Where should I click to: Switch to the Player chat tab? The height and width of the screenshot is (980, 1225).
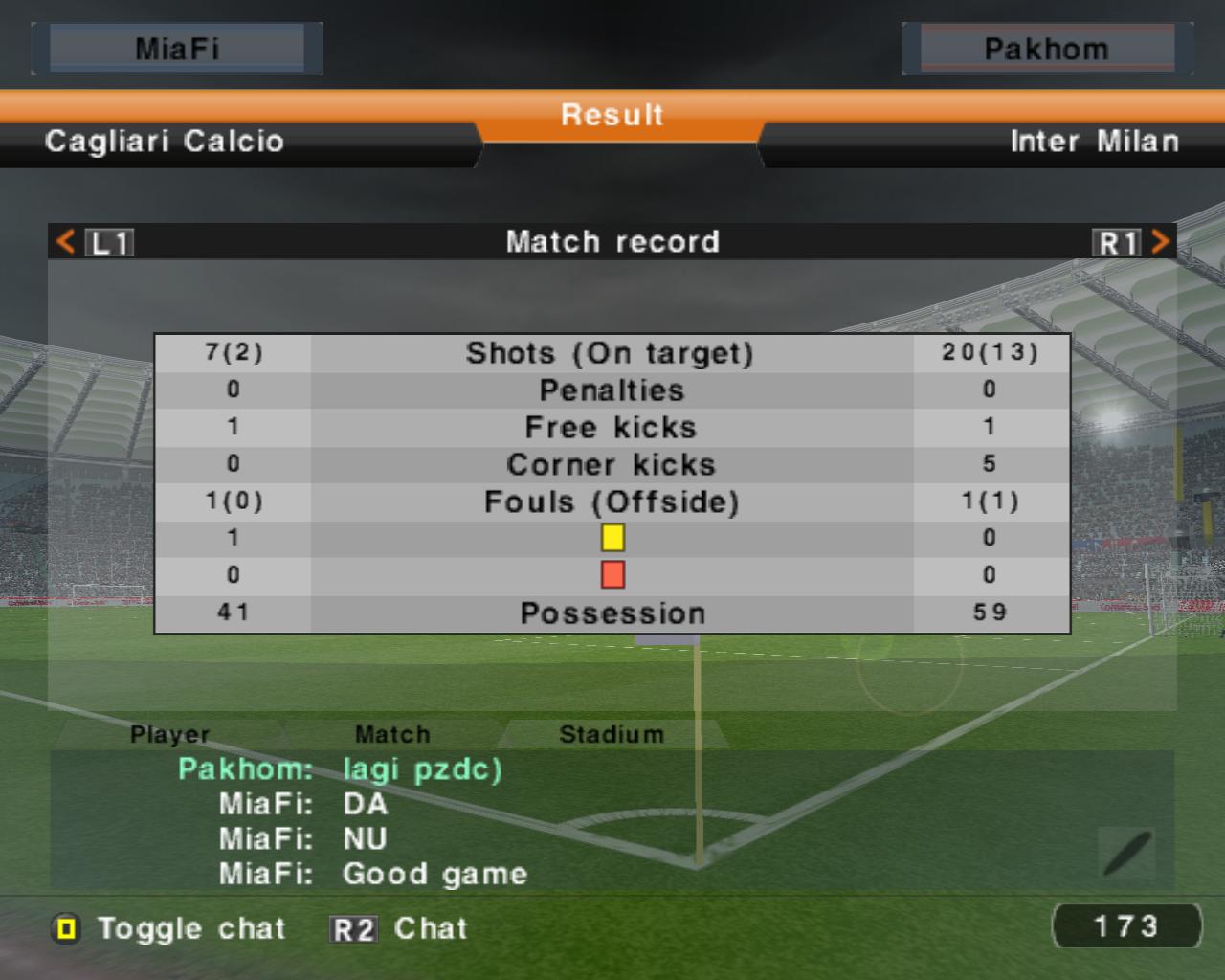169,734
